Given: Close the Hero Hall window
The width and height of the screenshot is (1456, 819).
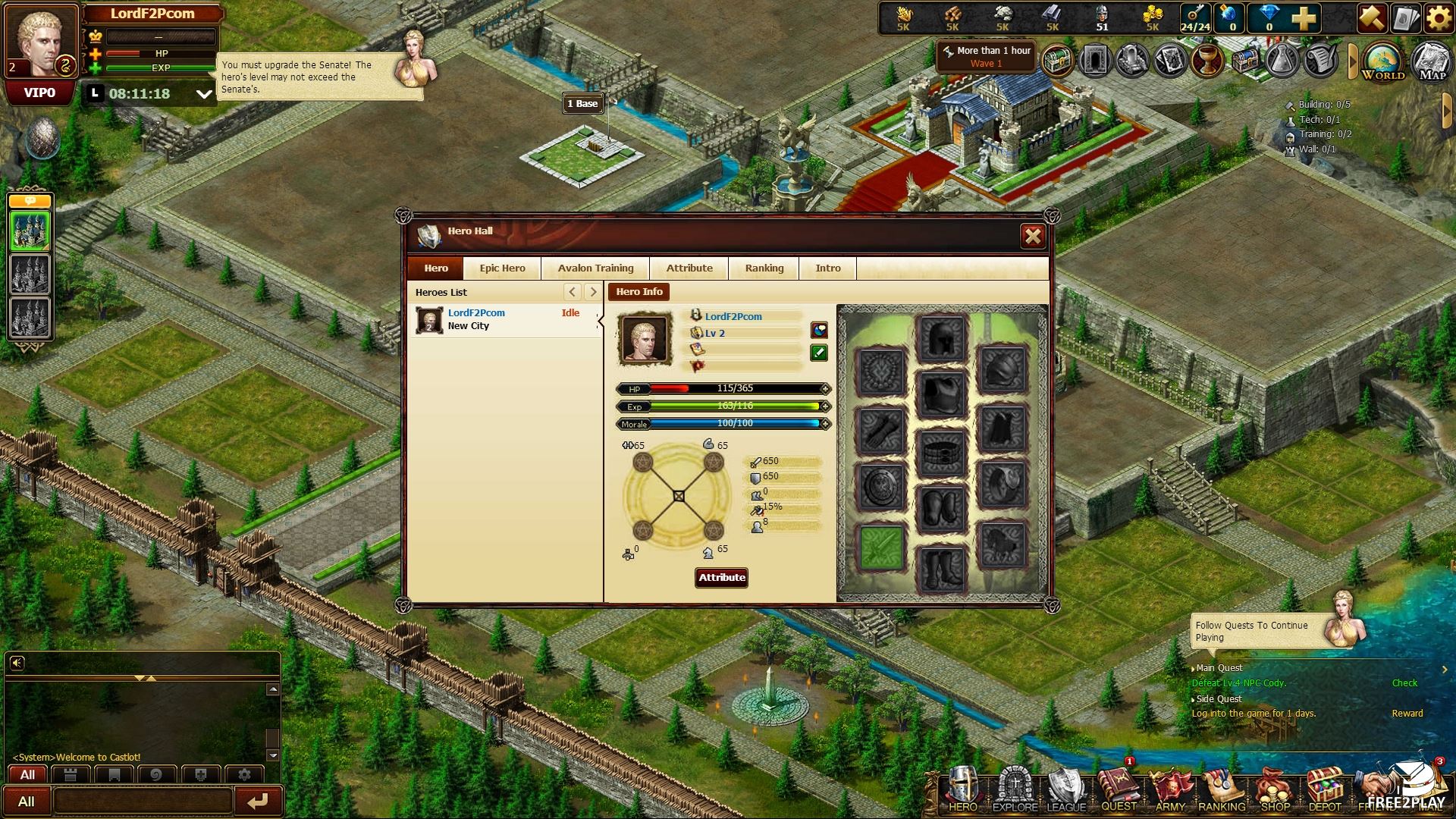Looking at the screenshot, I should coord(1033,237).
